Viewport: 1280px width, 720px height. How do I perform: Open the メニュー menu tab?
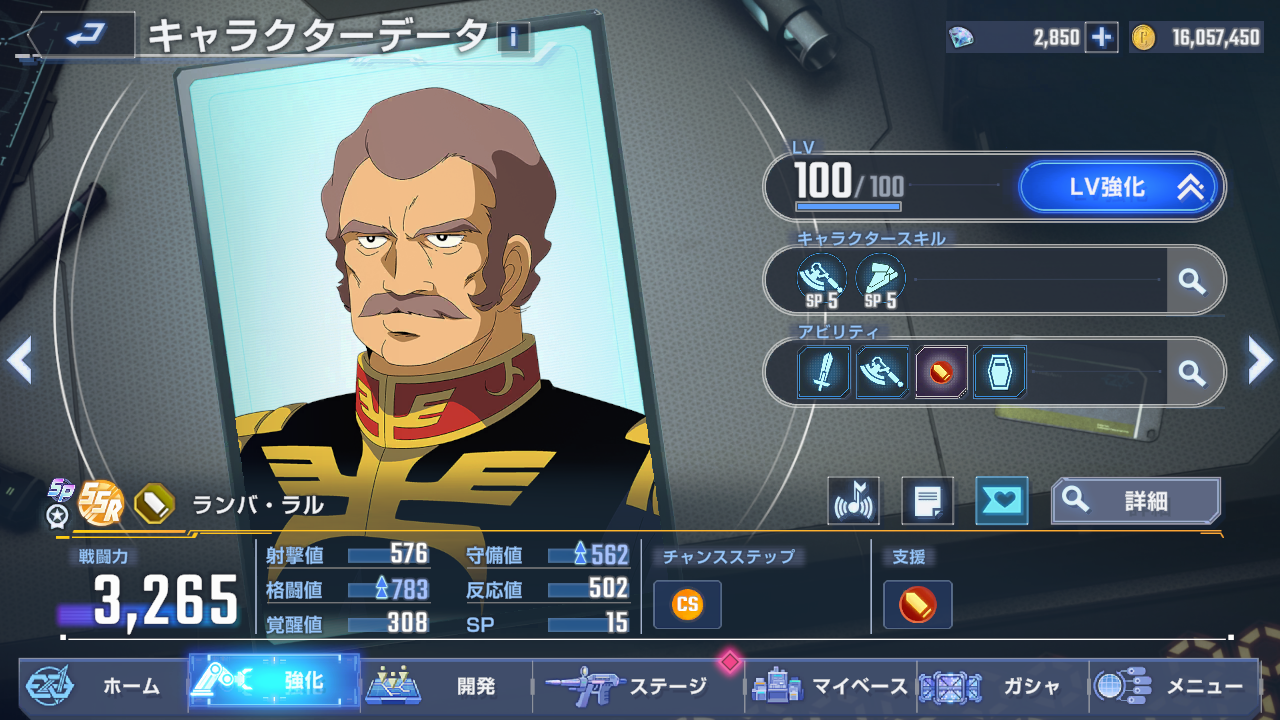click(1173, 686)
